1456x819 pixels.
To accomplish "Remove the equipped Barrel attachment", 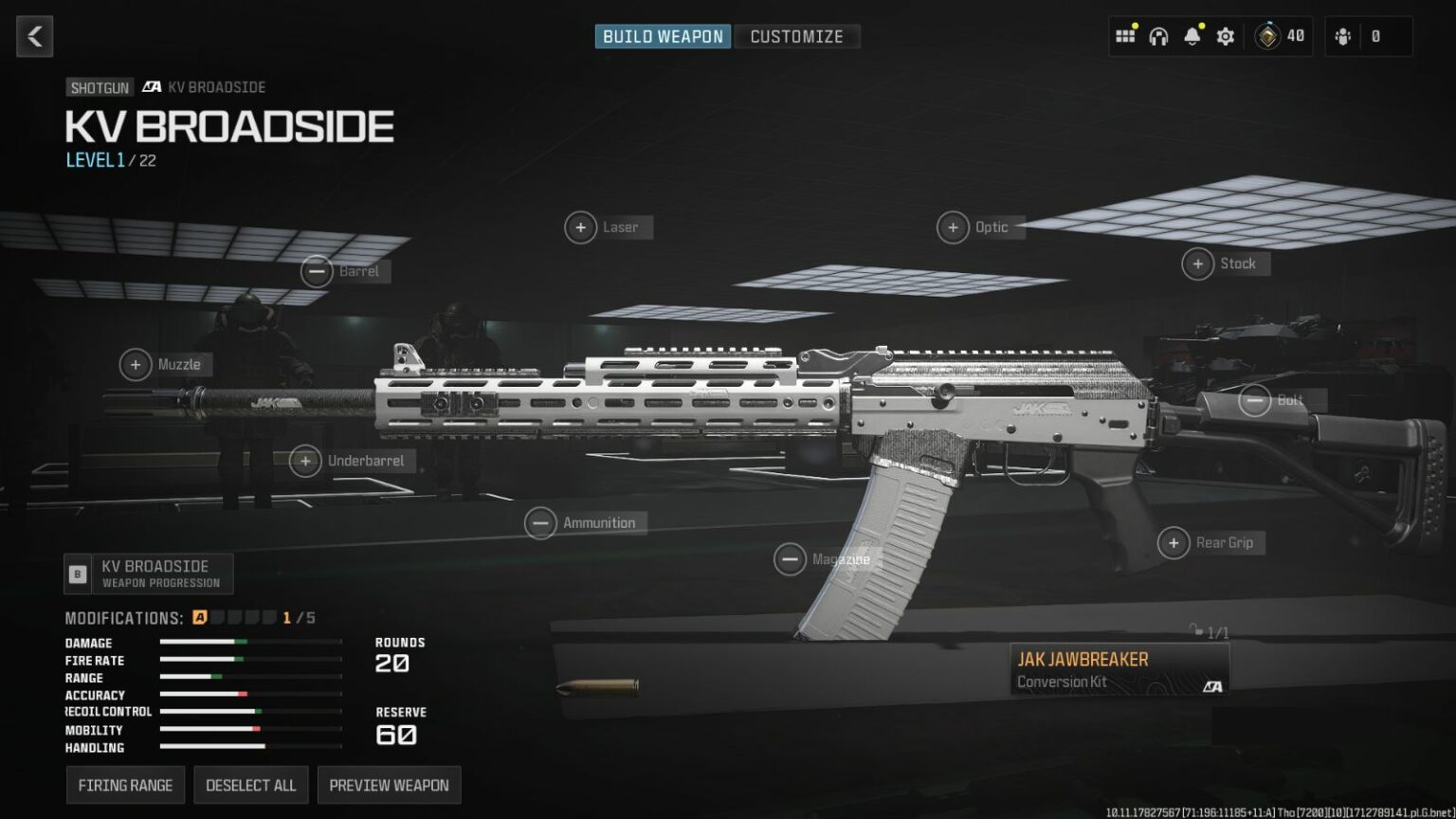I will tap(318, 271).
